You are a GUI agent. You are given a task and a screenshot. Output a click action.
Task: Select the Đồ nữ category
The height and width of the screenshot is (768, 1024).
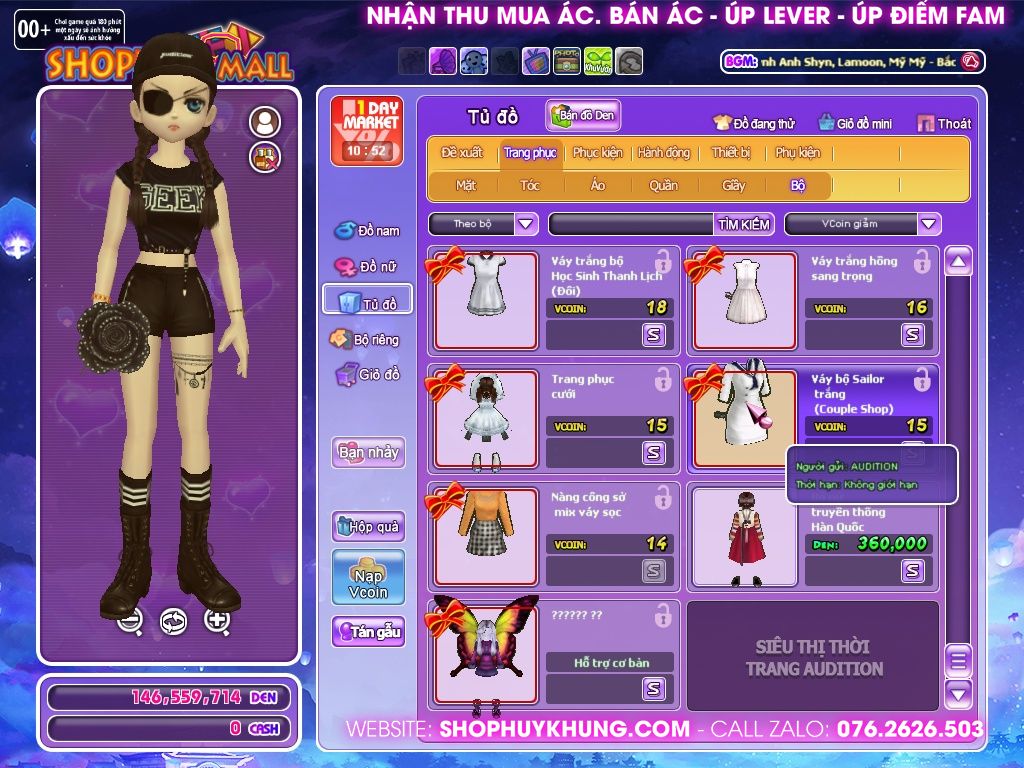[367, 267]
